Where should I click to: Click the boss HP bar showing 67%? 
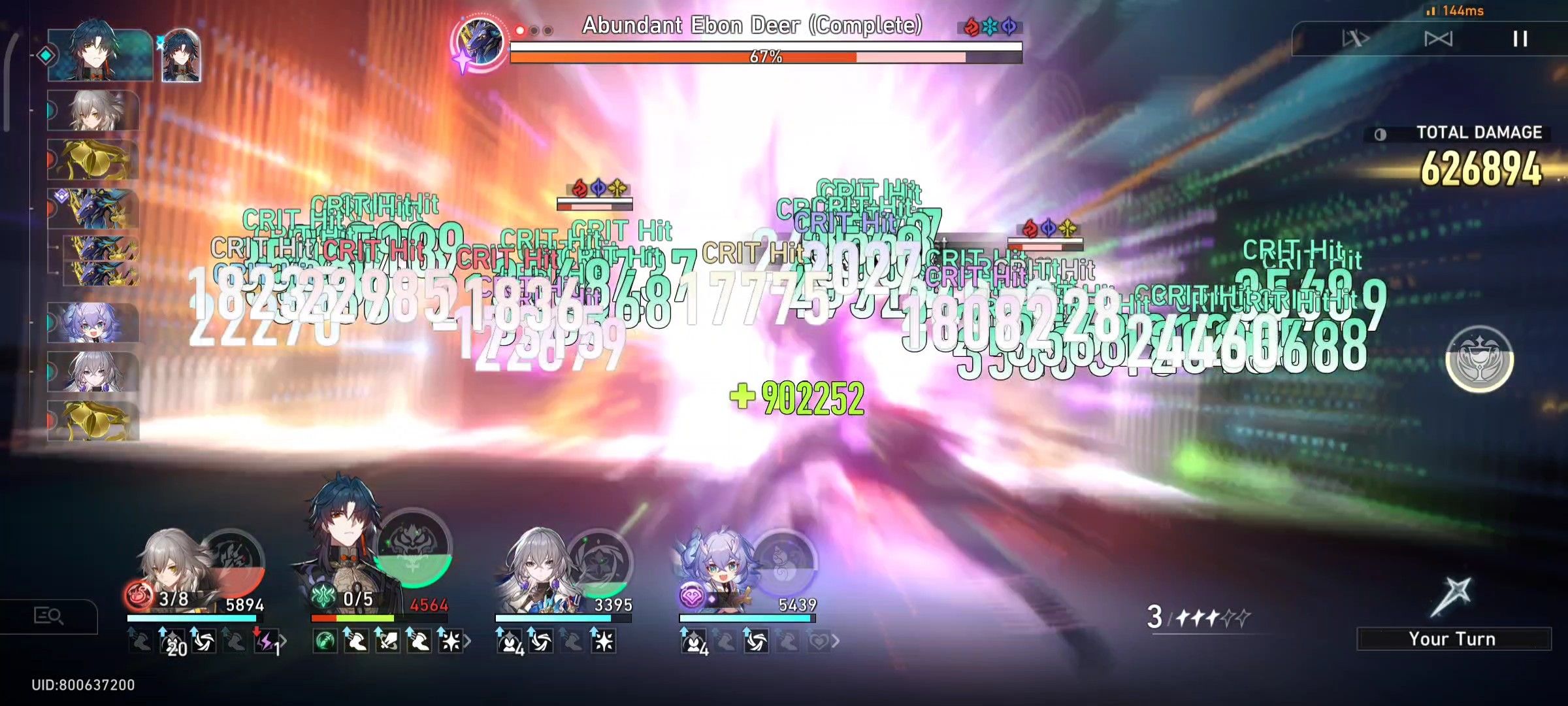(768, 57)
